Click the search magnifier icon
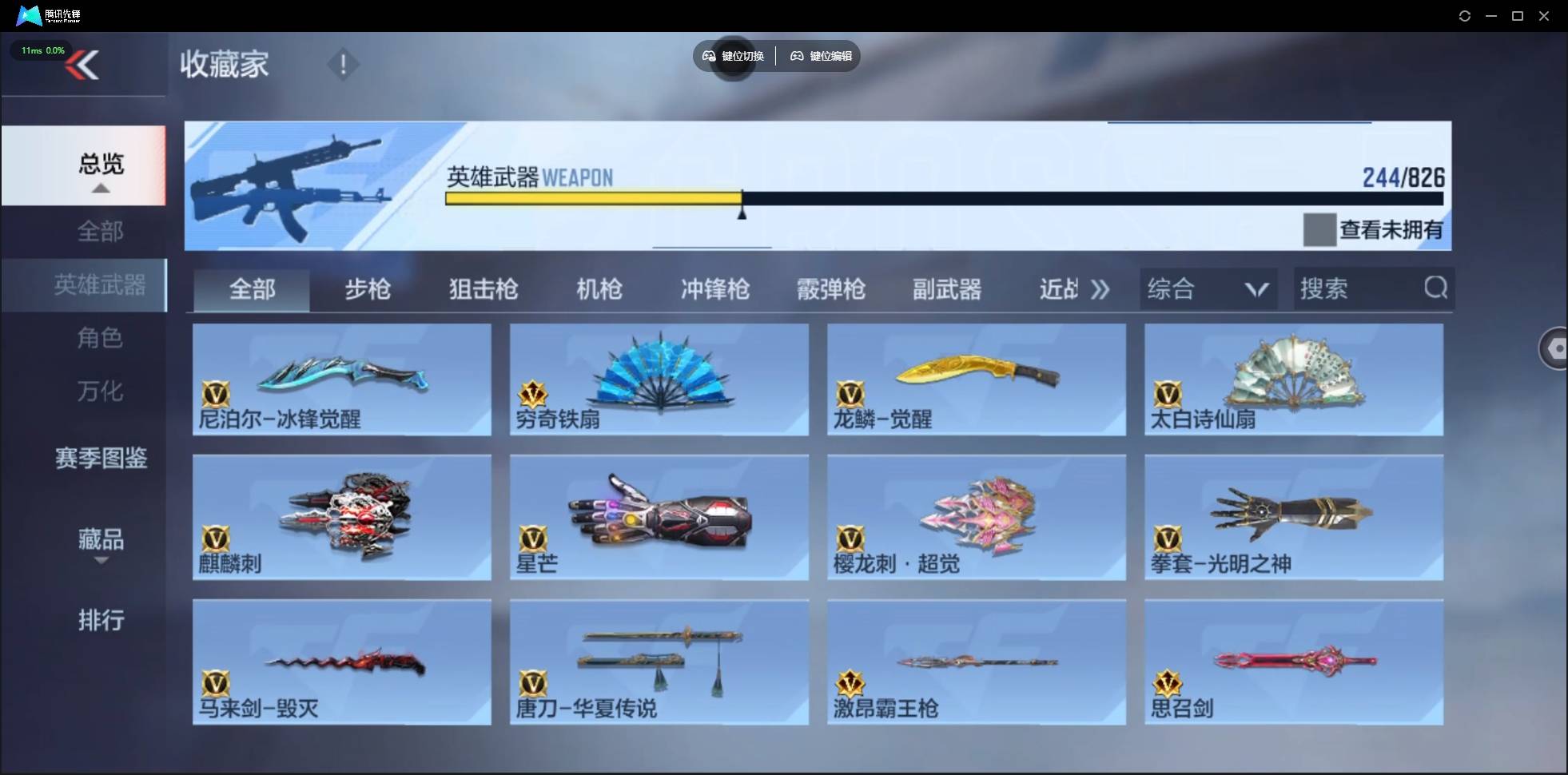This screenshot has height=775, width=1568. (1437, 289)
